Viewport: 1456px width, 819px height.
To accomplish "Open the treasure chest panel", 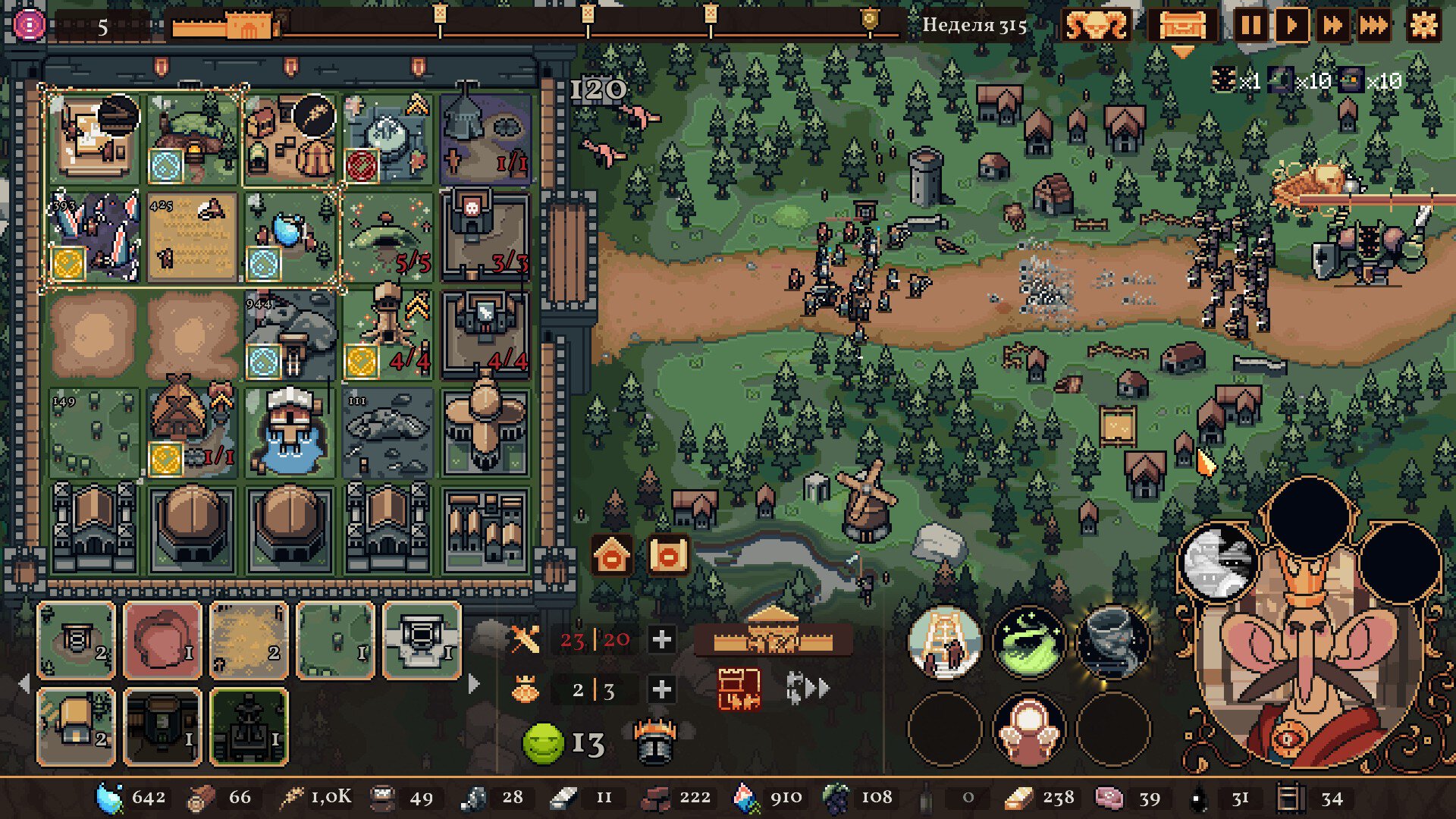I will coord(1181,26).
